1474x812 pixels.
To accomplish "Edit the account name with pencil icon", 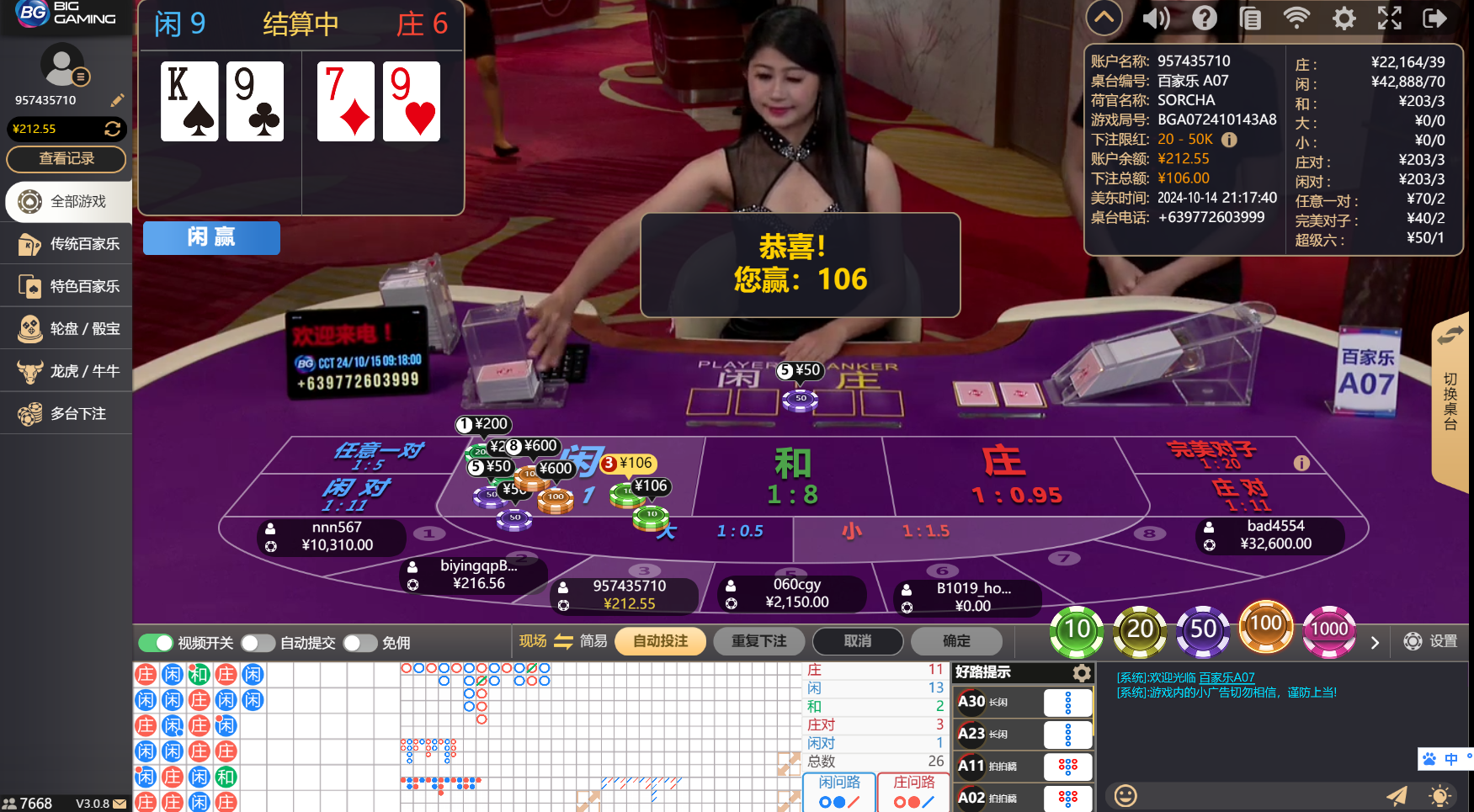I will point(117,100).
